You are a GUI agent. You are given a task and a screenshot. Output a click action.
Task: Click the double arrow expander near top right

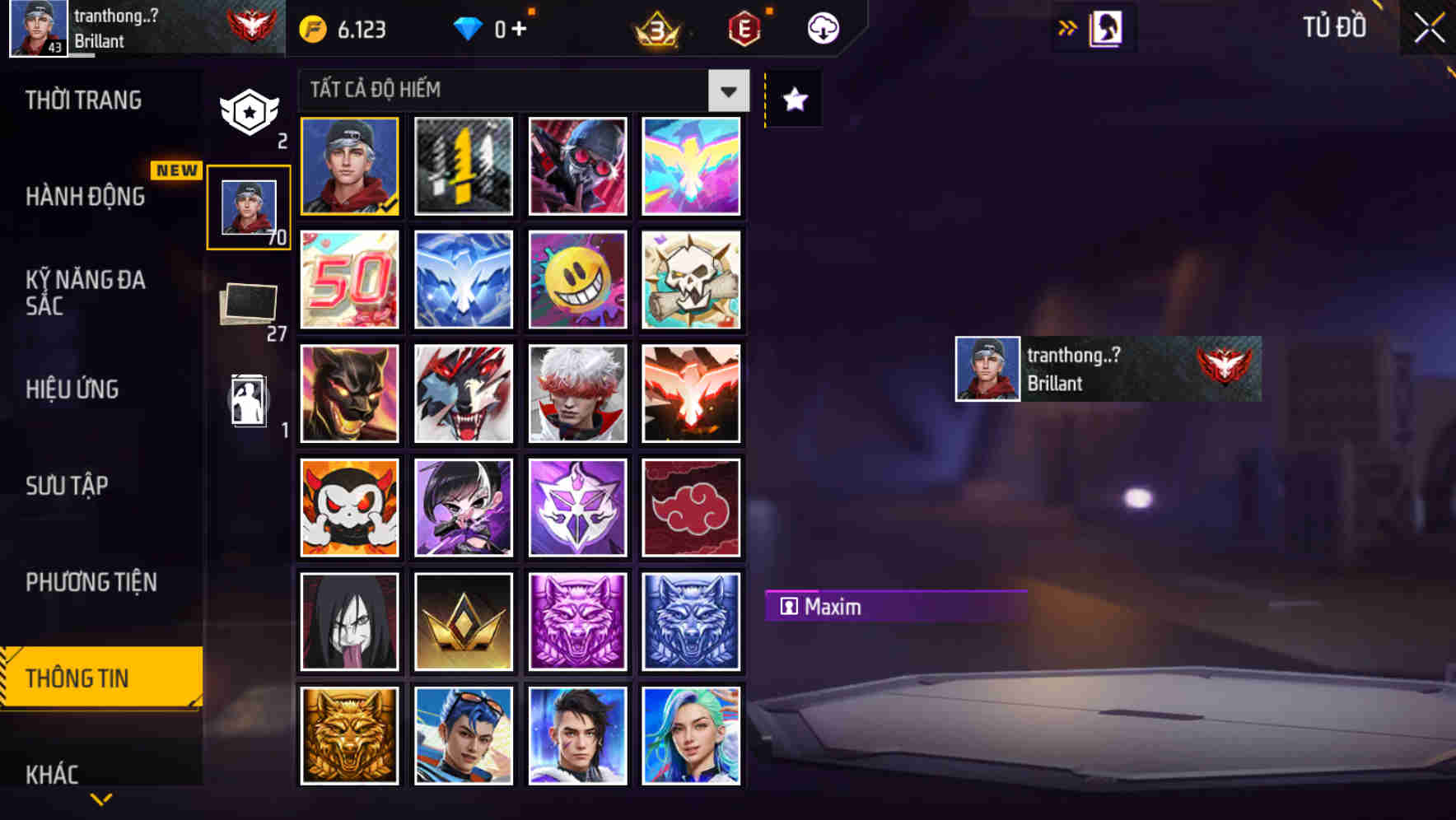point(1068,26)
